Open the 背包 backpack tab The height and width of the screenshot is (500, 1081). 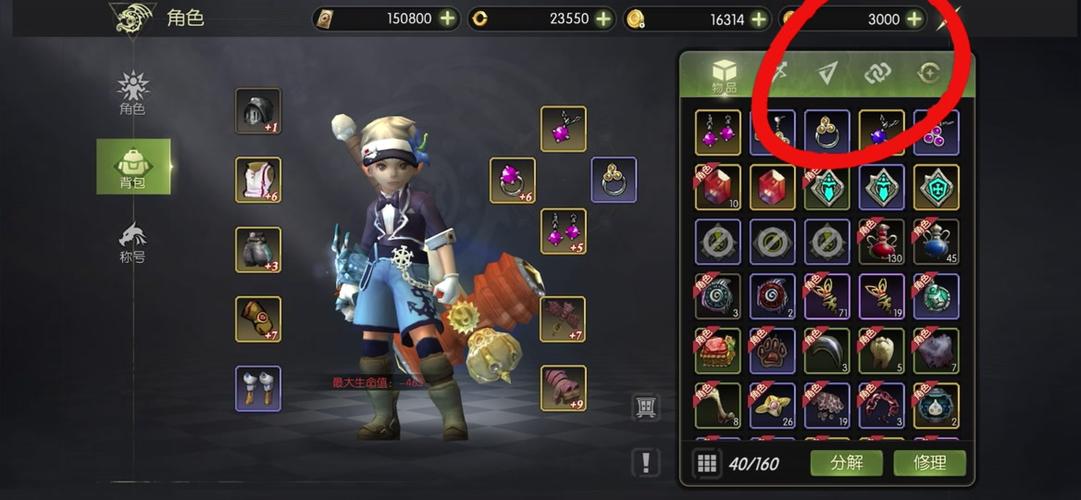pyautogui.click(x=133, y=166)
